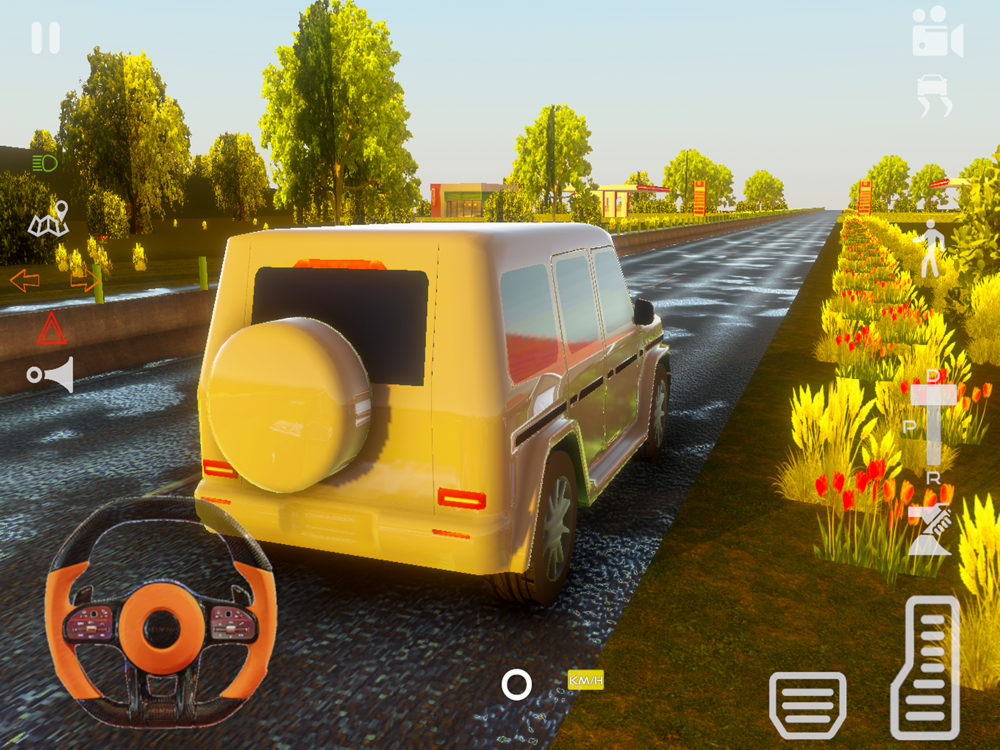The height and width of the screenshot is (750, 1000).
Task: Switch the camera view
Action: coord(937,33)
